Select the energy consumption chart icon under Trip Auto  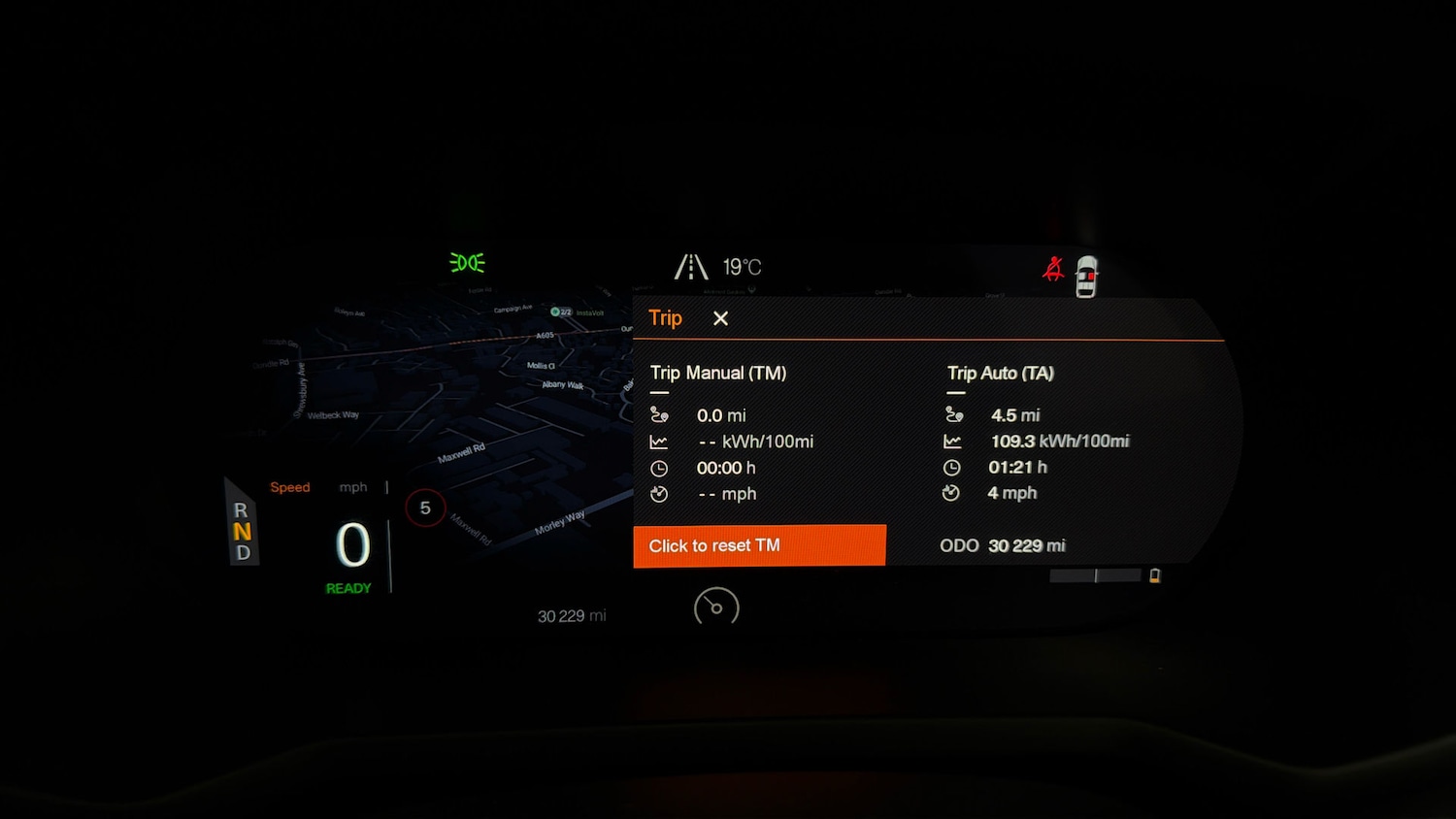pos(953,441)
